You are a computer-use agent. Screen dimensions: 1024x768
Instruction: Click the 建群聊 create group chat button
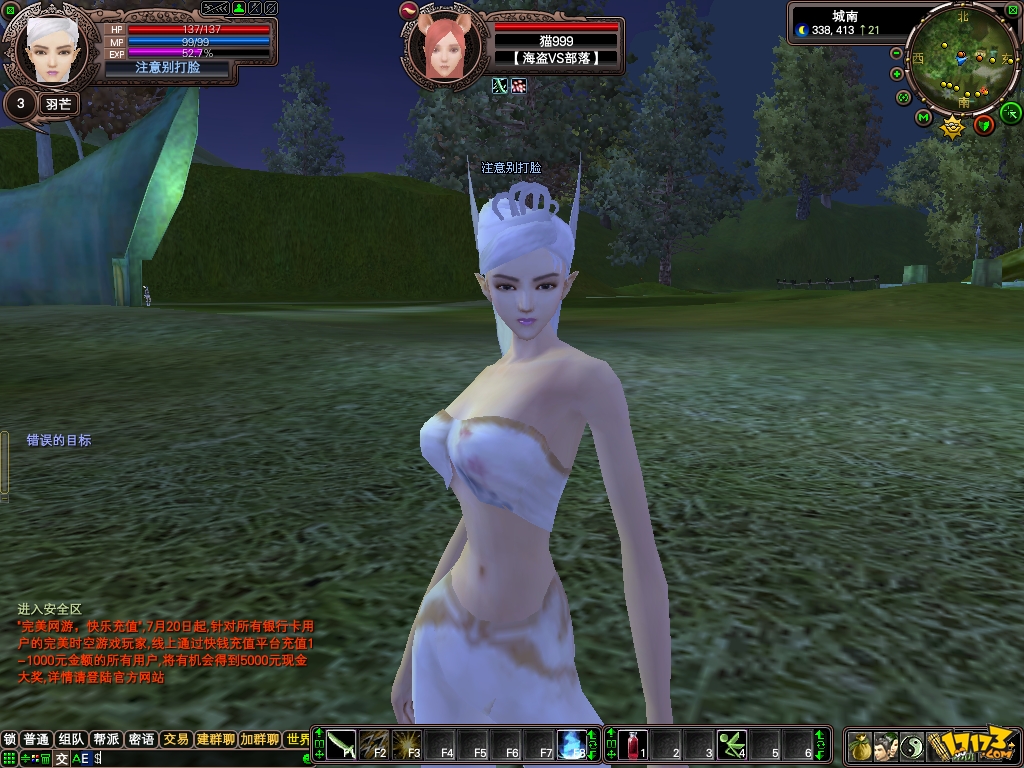pyautogui.click(x=215, y=740)
